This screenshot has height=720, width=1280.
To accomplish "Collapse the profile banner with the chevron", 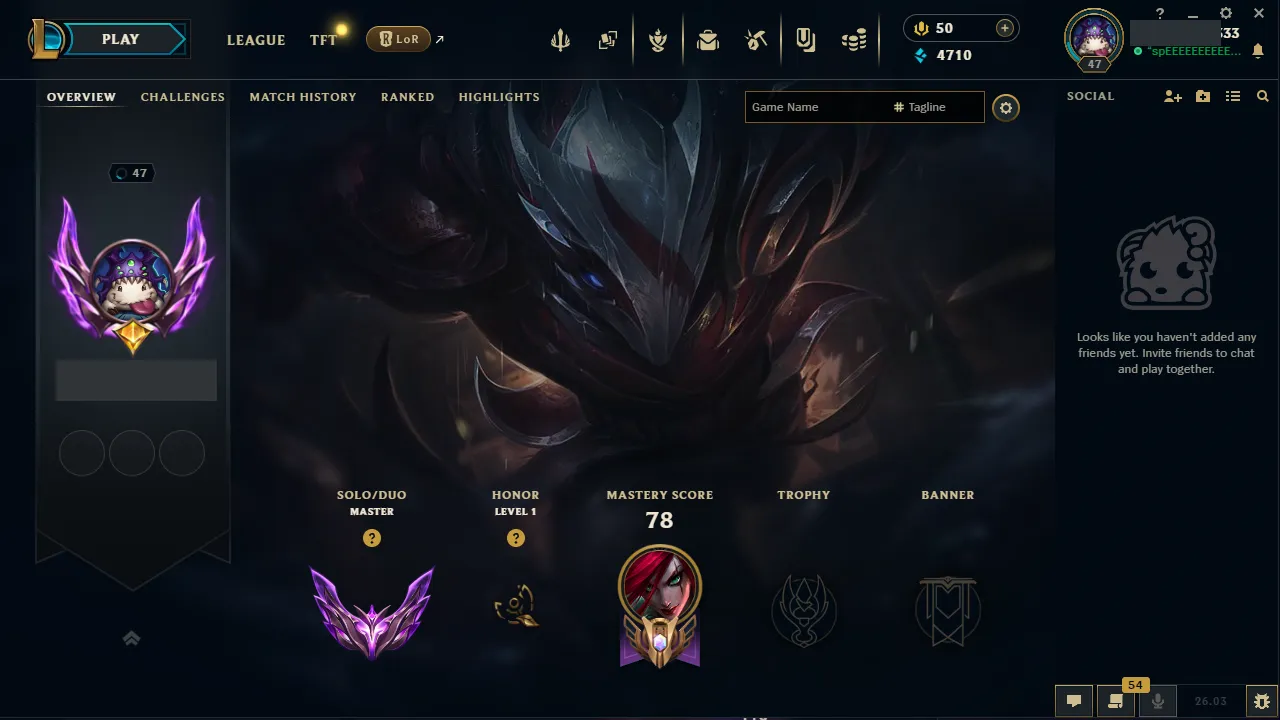I will [x=131, y=637].
